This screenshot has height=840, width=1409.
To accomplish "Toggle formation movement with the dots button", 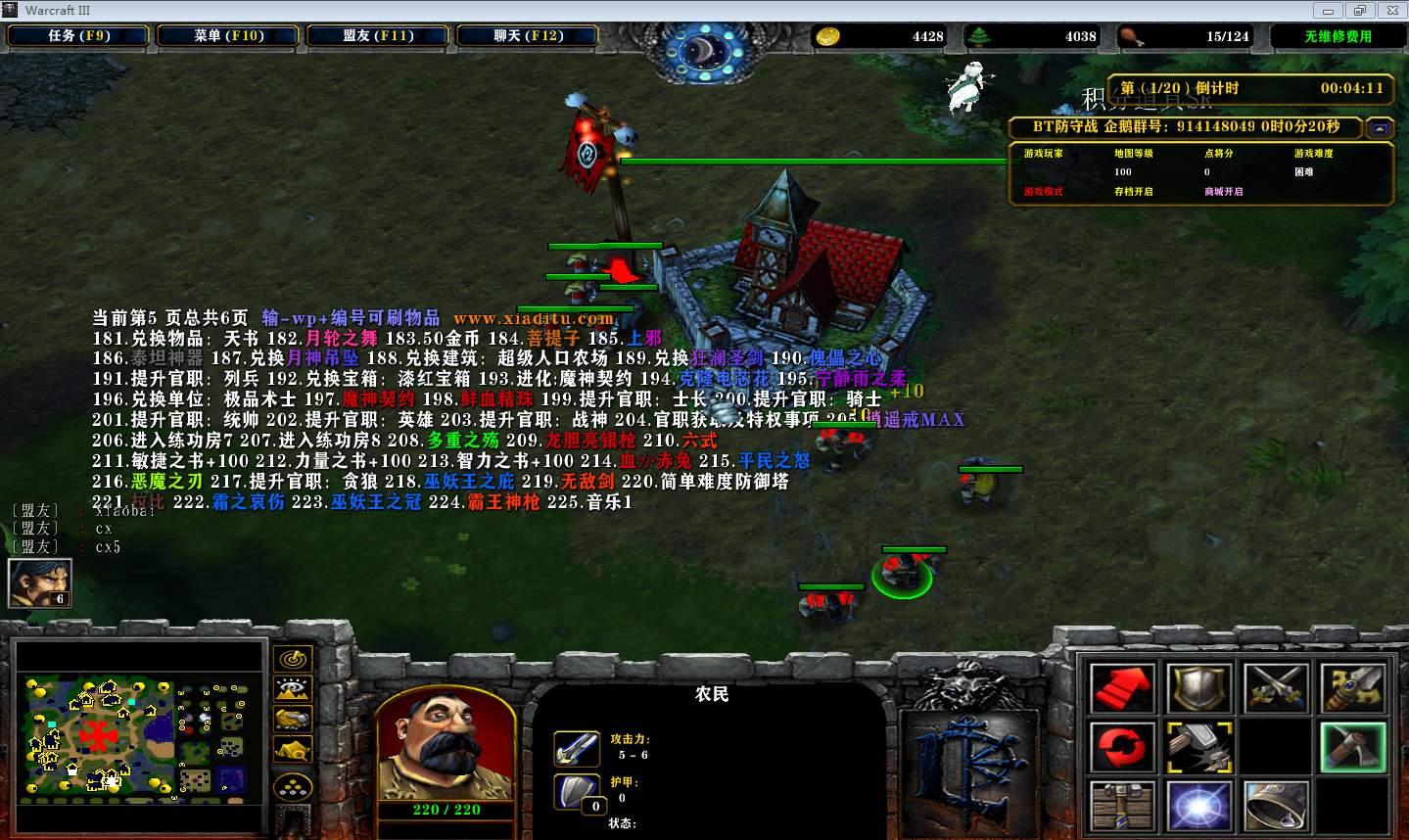I will [292, 788].
